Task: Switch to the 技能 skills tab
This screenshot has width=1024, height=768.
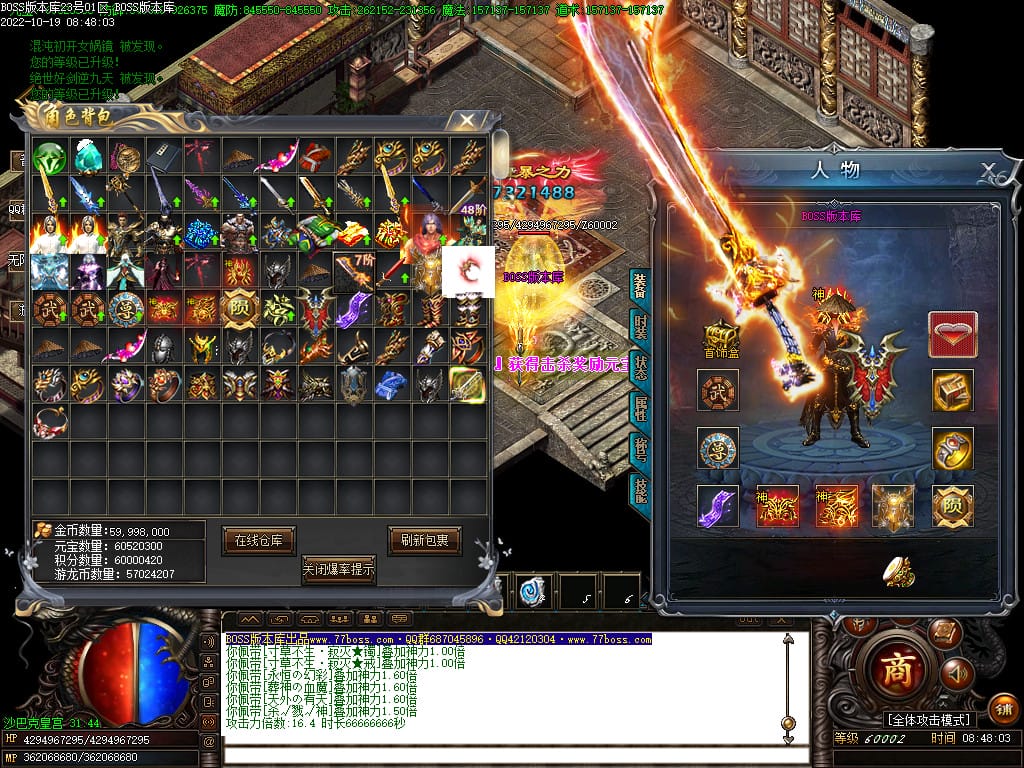Action: 639,490
